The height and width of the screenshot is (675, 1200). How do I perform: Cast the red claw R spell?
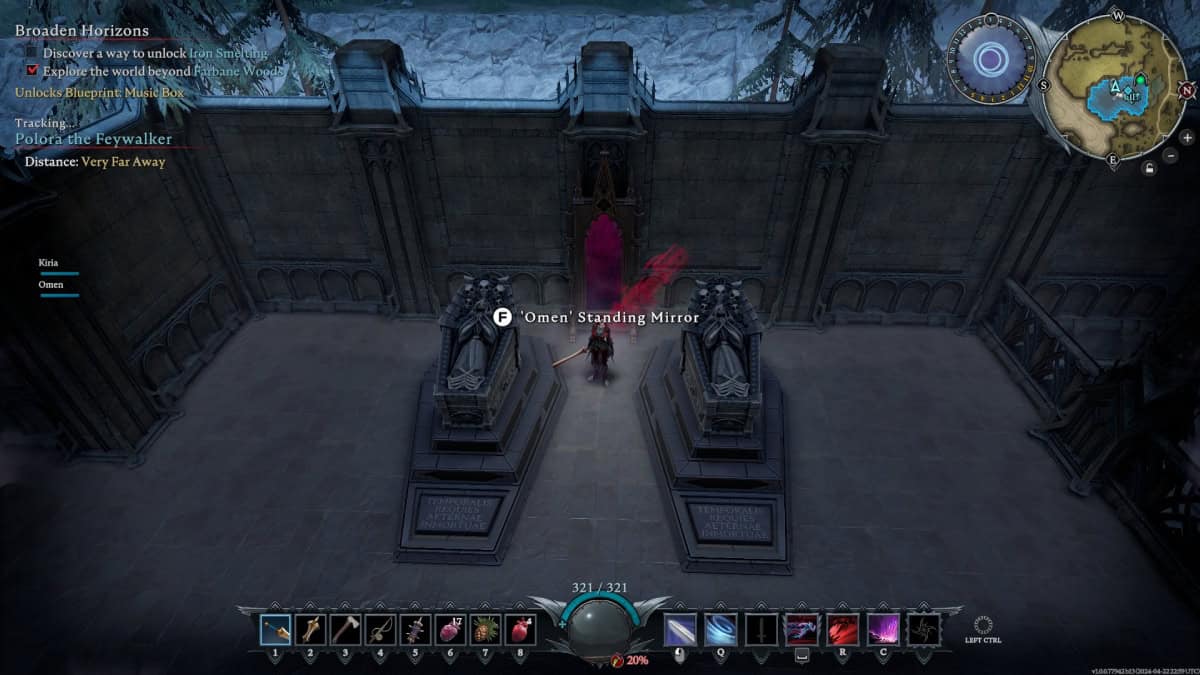tap(842, 630)
